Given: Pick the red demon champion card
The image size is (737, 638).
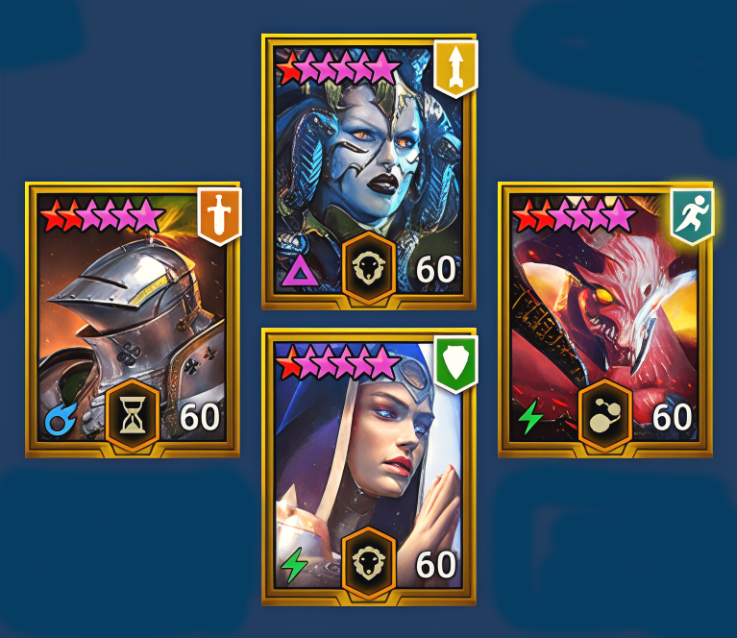Looking at the screenshot, I should [604, 318].
